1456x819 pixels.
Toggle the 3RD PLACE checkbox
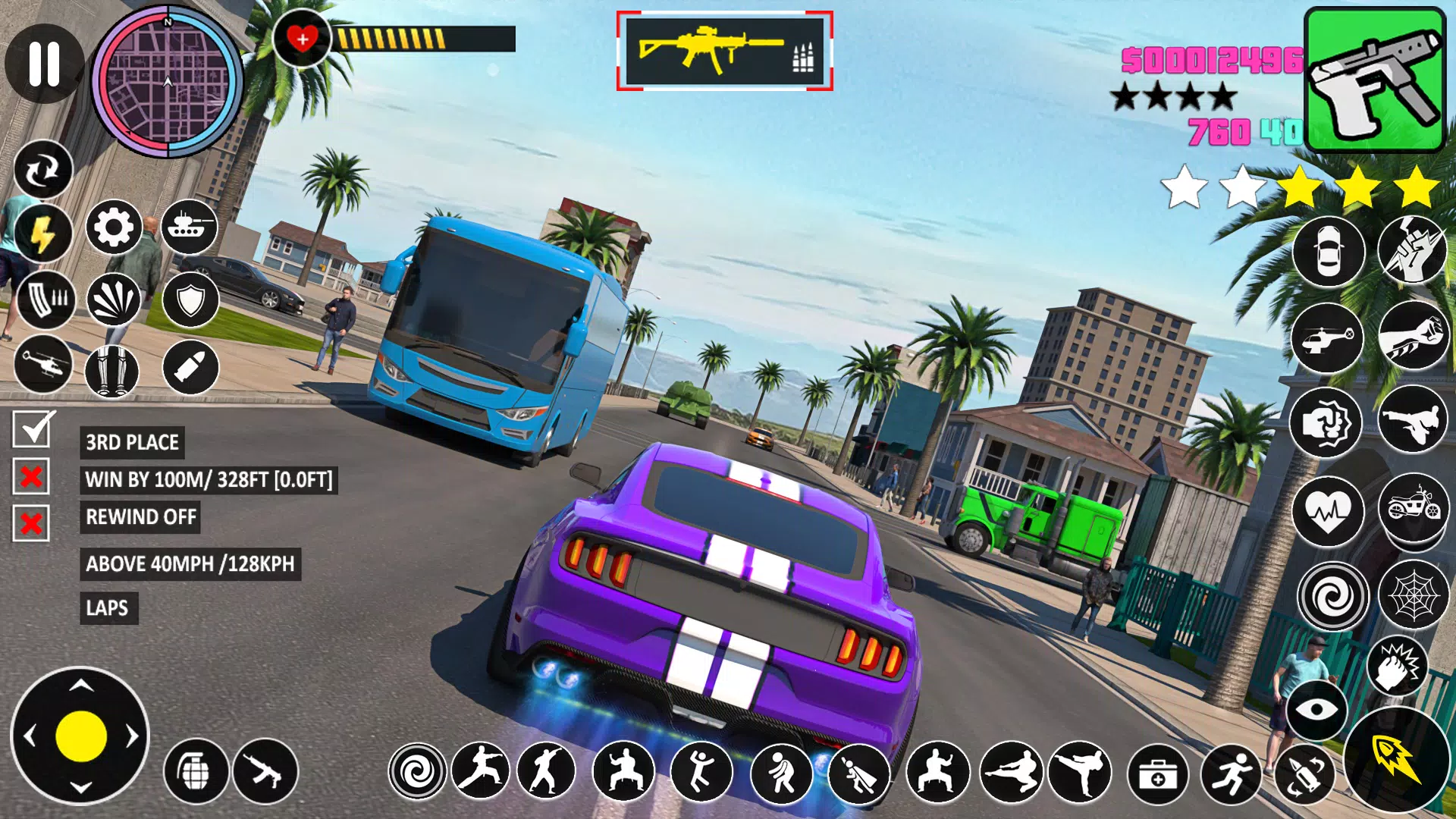click(31, 430)
